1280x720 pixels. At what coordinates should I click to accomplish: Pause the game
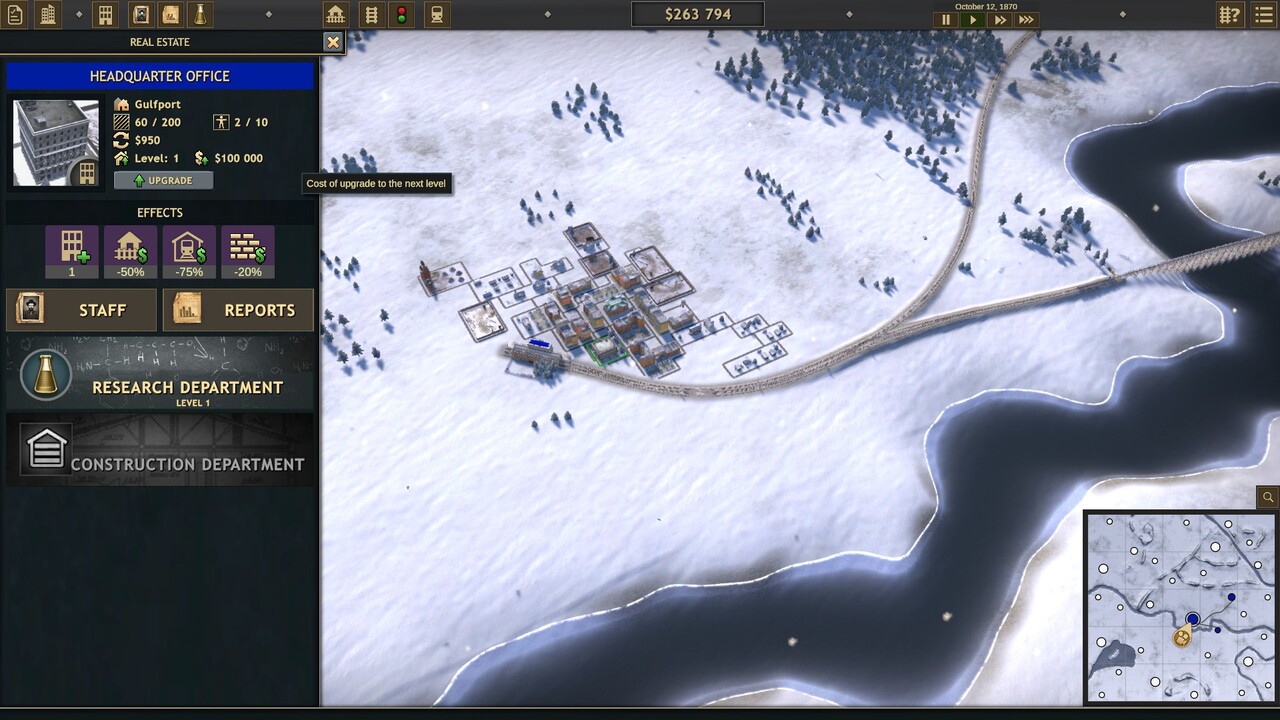pyautogui.click(x=946, y=20)
